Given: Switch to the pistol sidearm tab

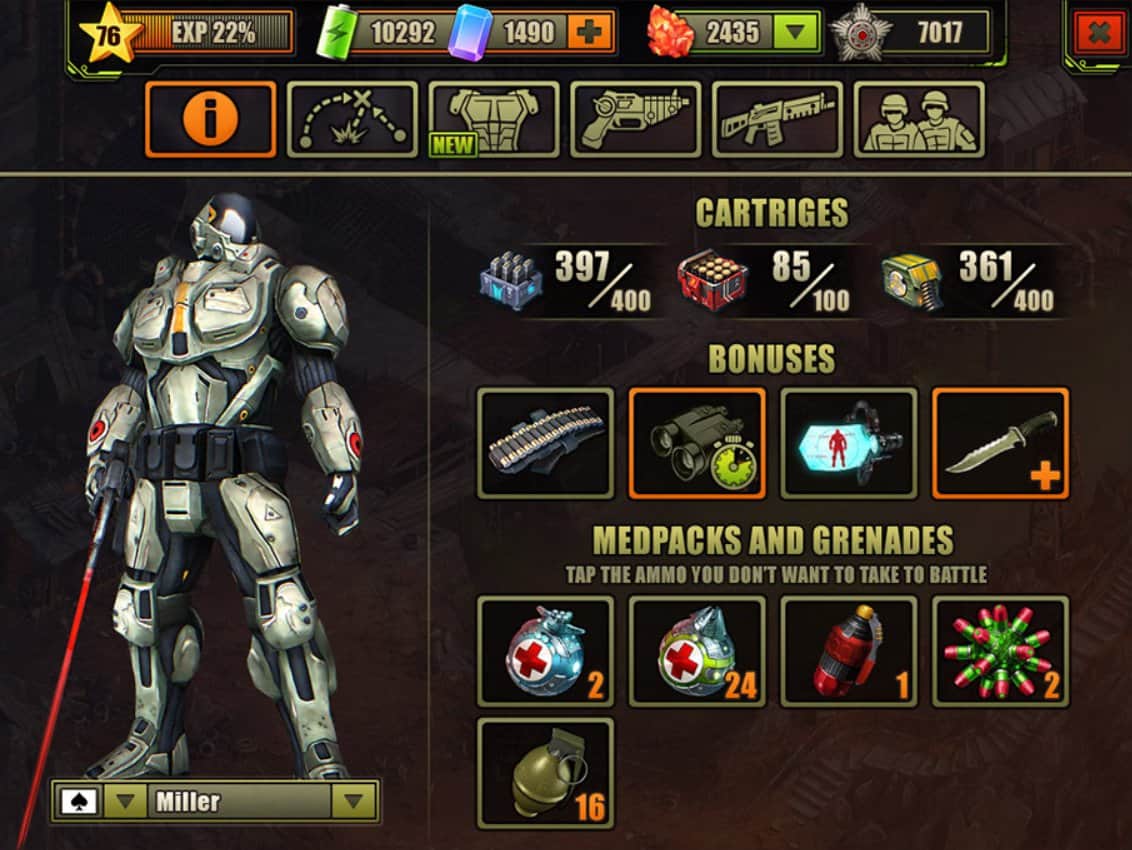Looking at the screenshot, I should (636, 119).
